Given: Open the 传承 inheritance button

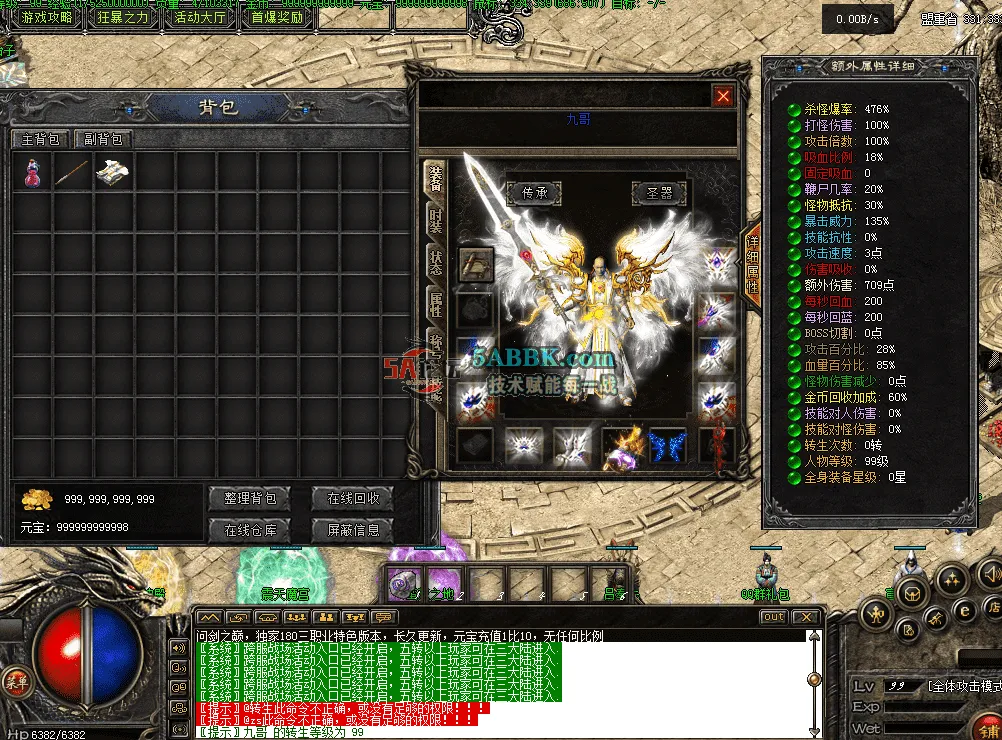Looking at the screenshot, I should [533, 192].
